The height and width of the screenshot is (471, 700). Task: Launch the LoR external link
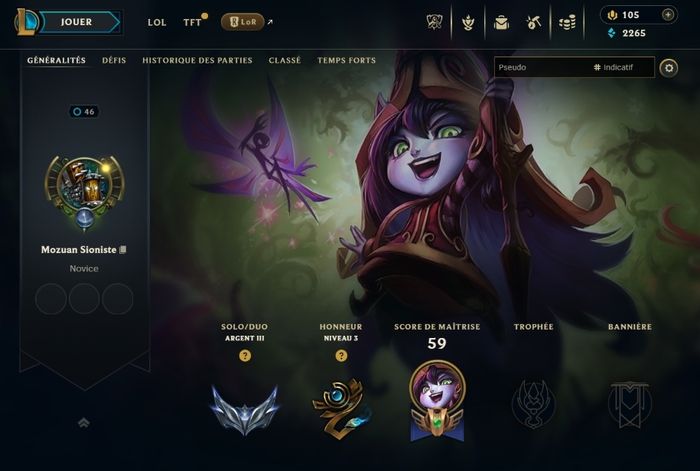tap(243, 22)
